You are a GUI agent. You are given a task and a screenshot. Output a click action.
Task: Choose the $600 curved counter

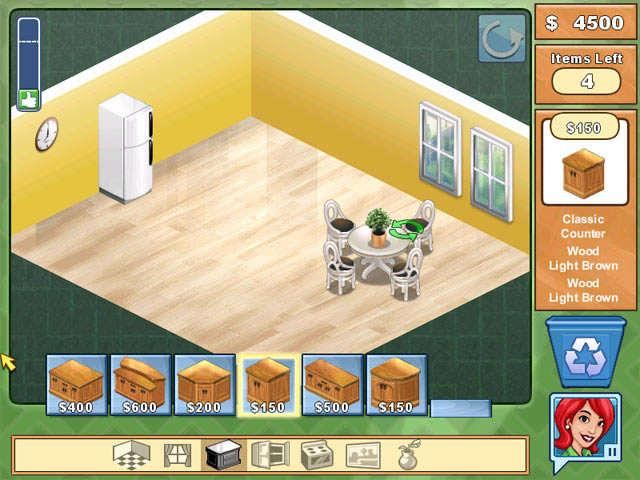140,384
